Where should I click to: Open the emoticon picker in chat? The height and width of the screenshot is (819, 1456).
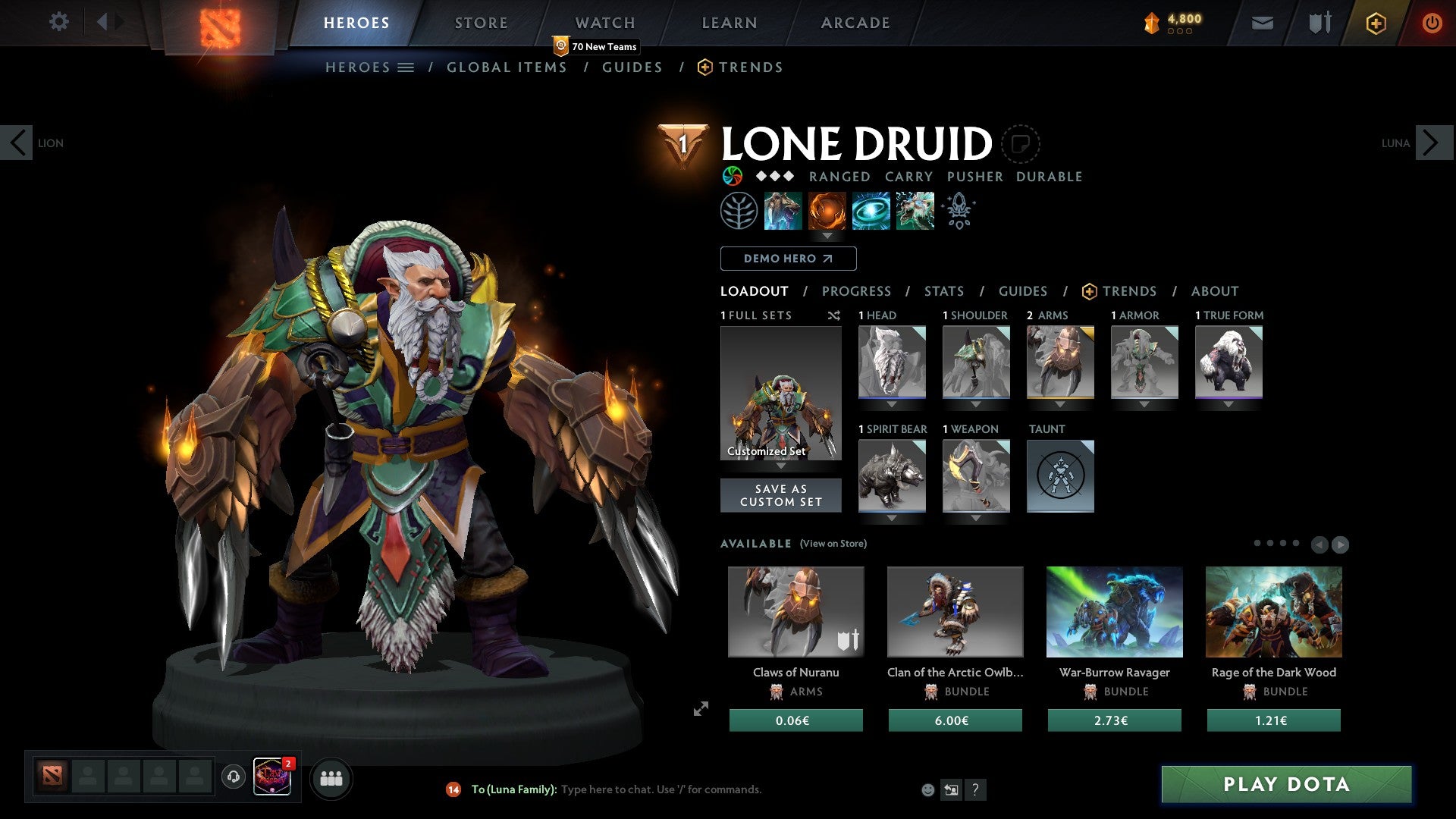[x=928, y=789]
